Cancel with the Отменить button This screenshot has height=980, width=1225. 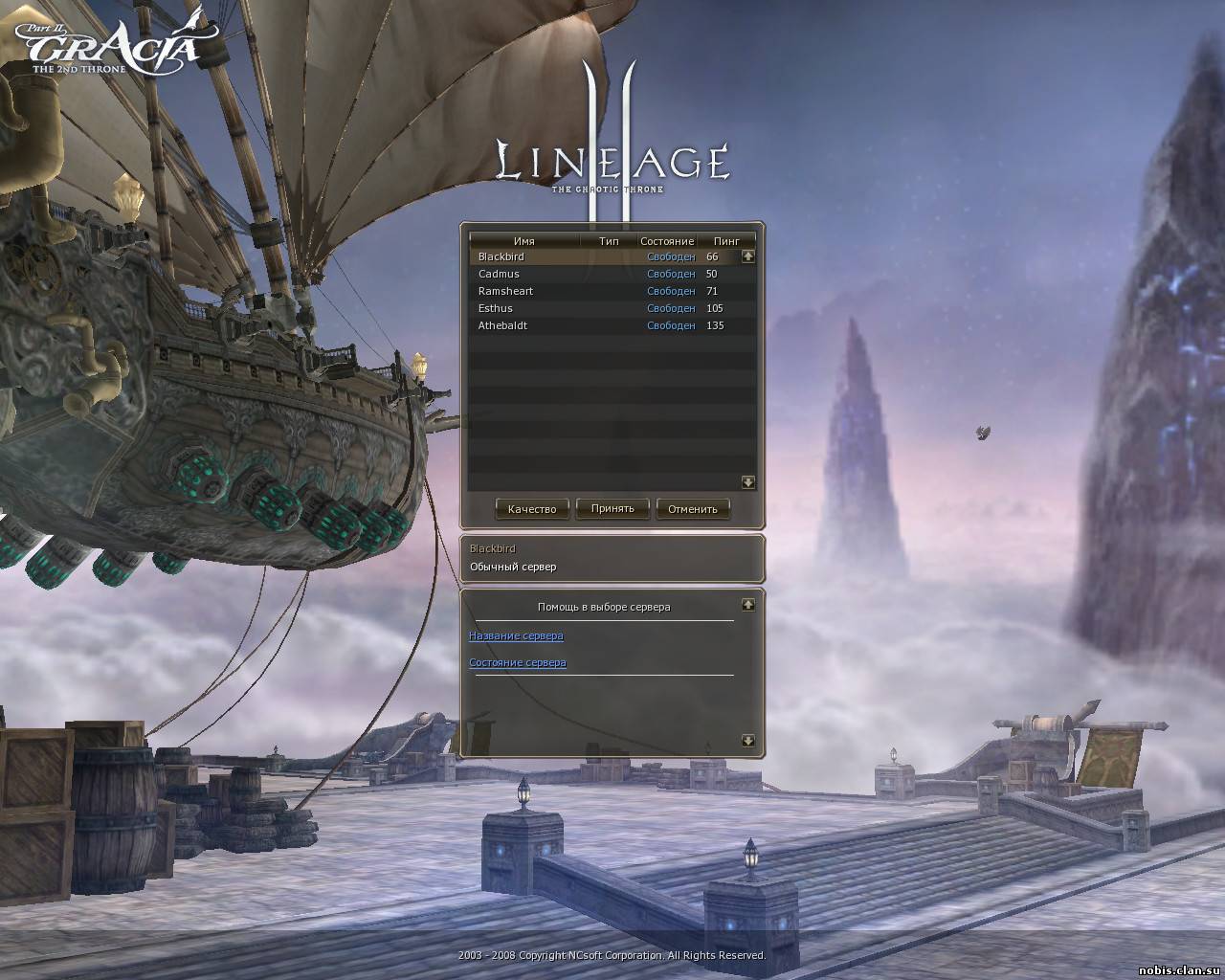coord(693,509)
